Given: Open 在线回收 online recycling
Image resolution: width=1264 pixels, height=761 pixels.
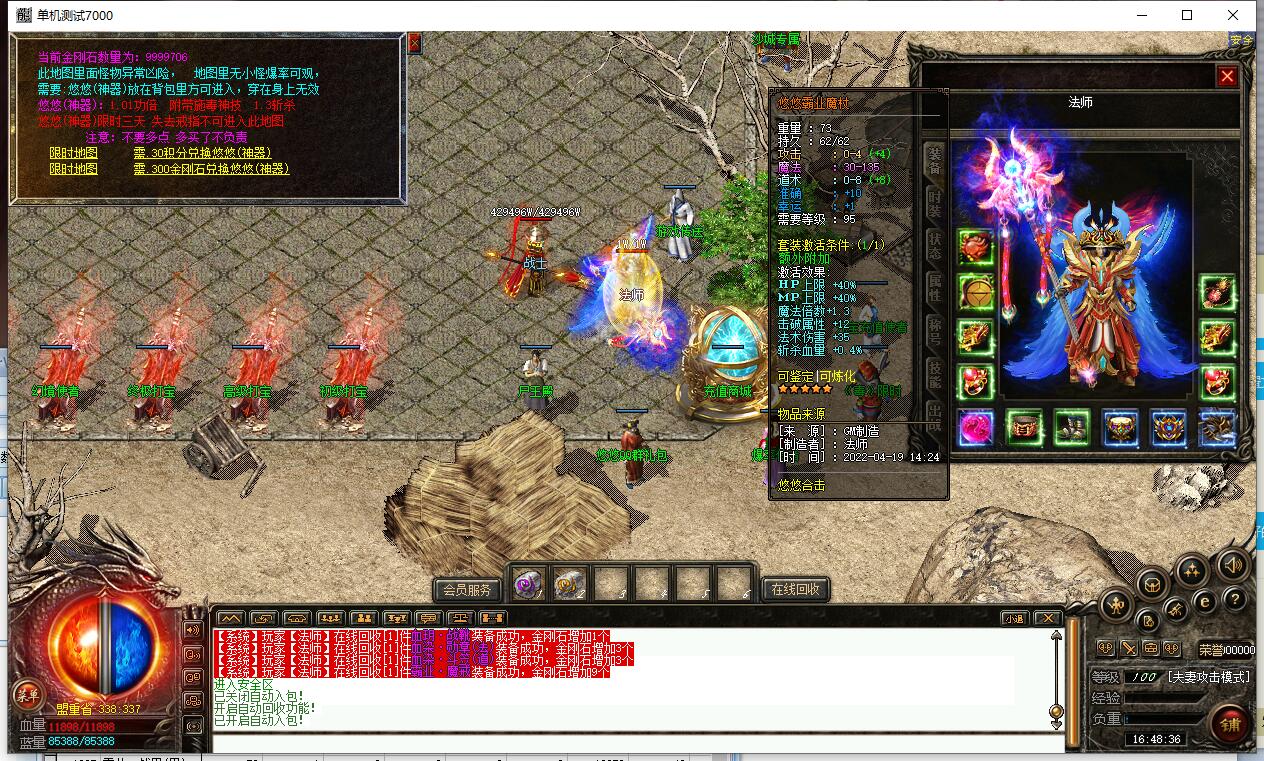Looking at the screenshot, I should point(796,589).
